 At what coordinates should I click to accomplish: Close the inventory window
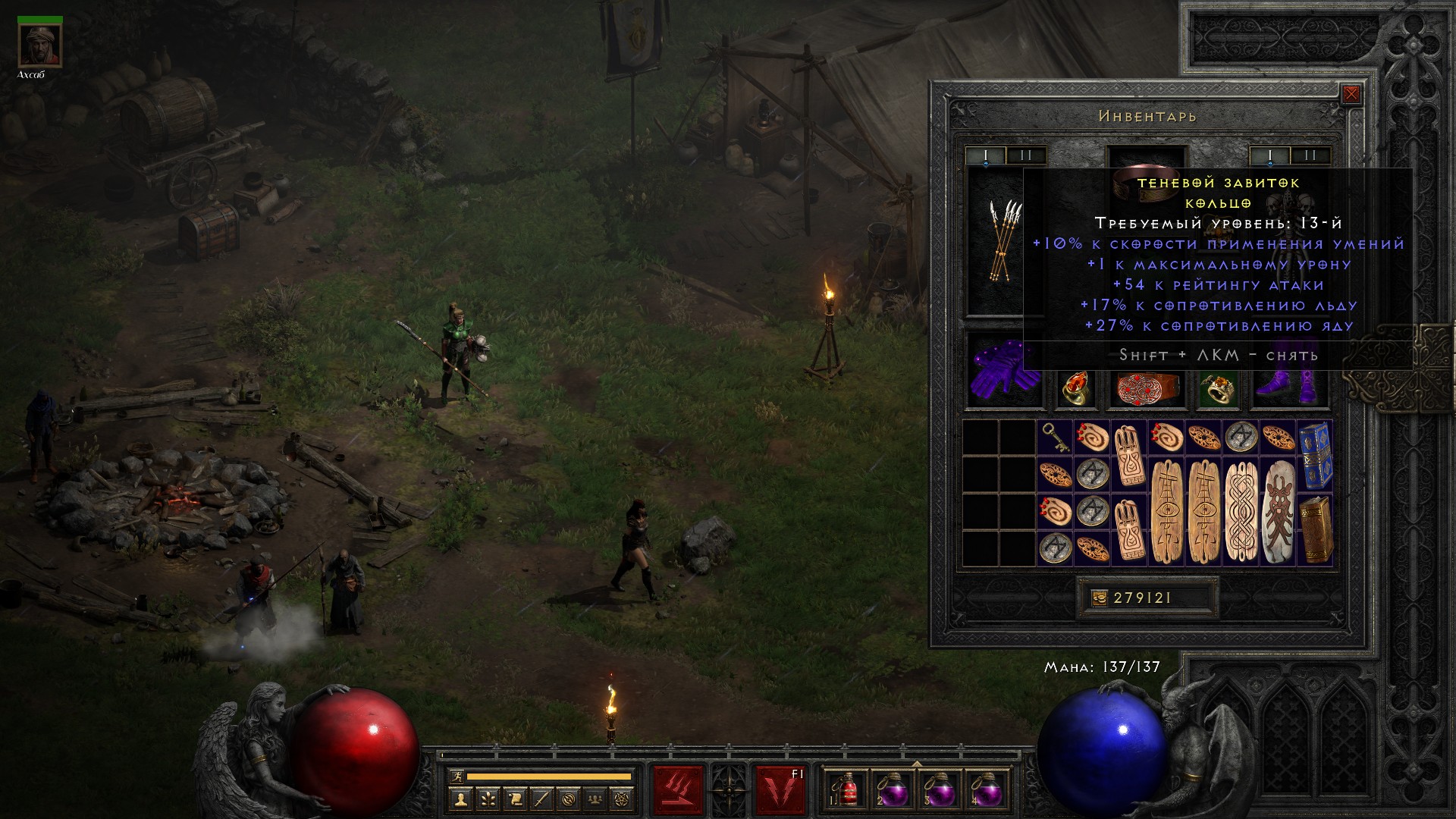1351,95
